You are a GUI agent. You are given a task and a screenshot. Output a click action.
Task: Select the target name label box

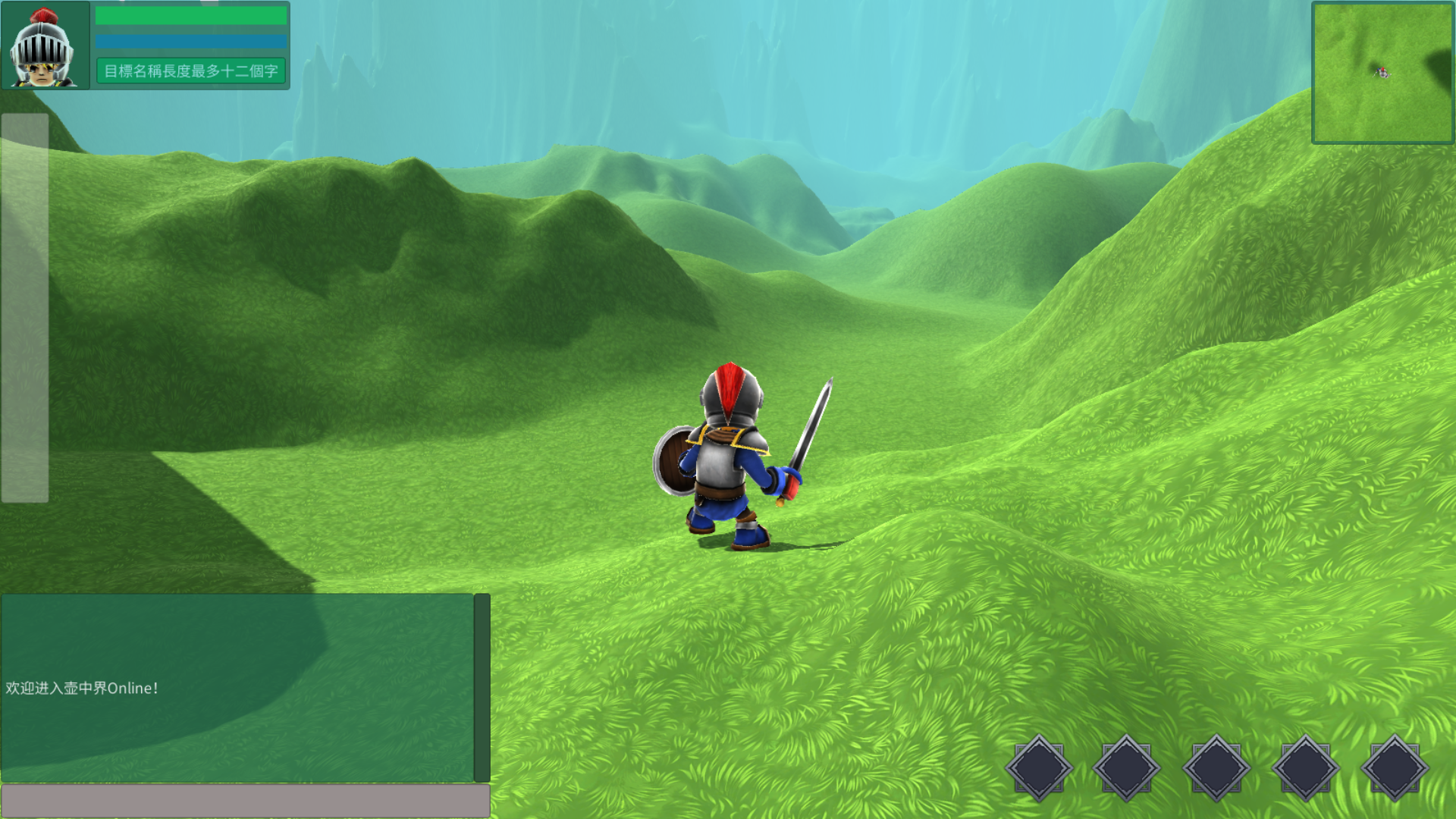tap(191, 71)
